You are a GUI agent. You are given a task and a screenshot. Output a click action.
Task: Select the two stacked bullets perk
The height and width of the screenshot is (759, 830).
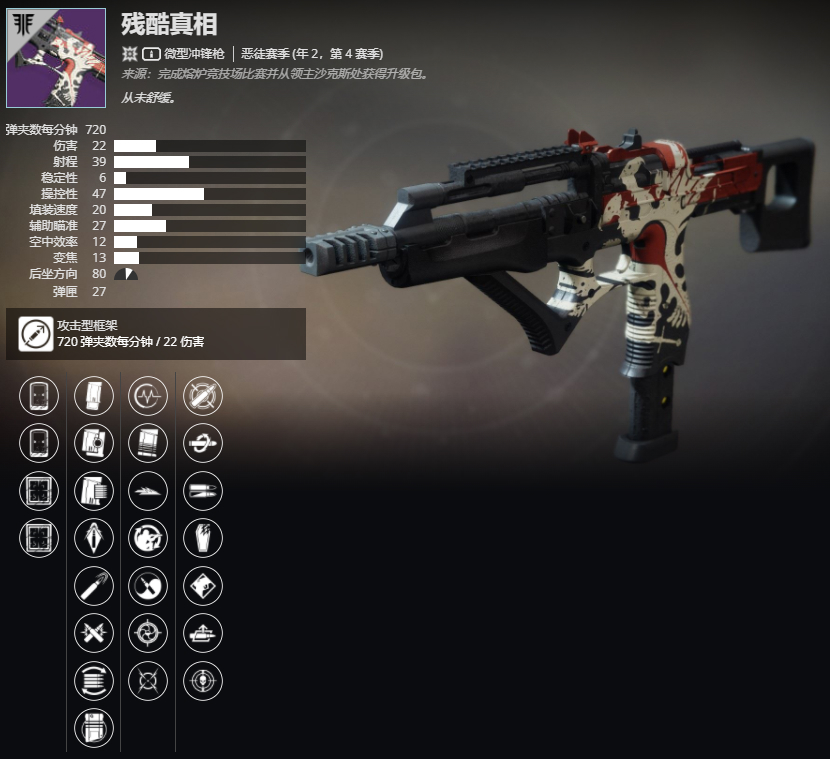(x=203, y=491)
